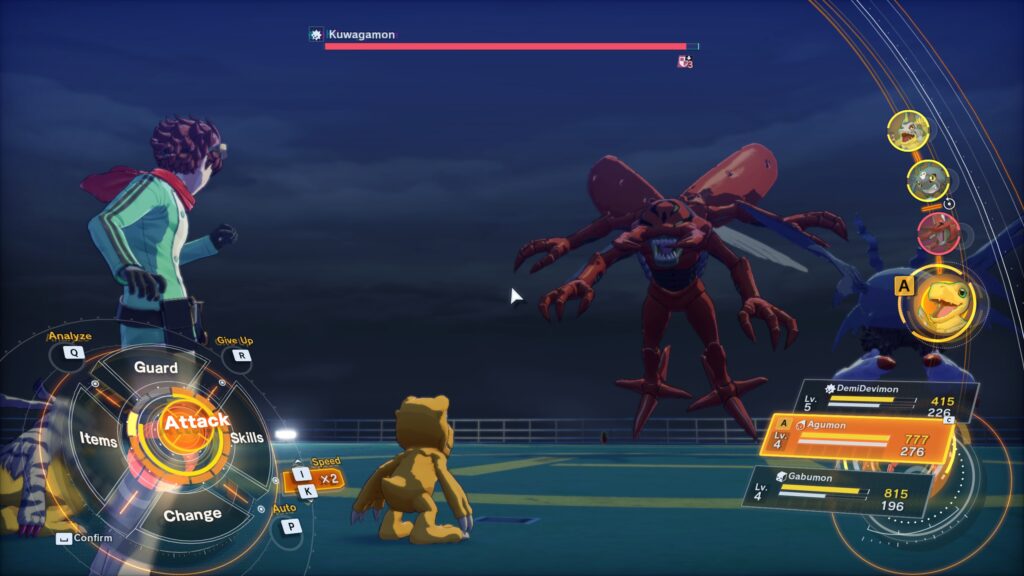The width and height of the screenshot is (1024, 576).
Task: Click the red Kuwagamon turn-order portrait
Action: (x=937, y=232)
